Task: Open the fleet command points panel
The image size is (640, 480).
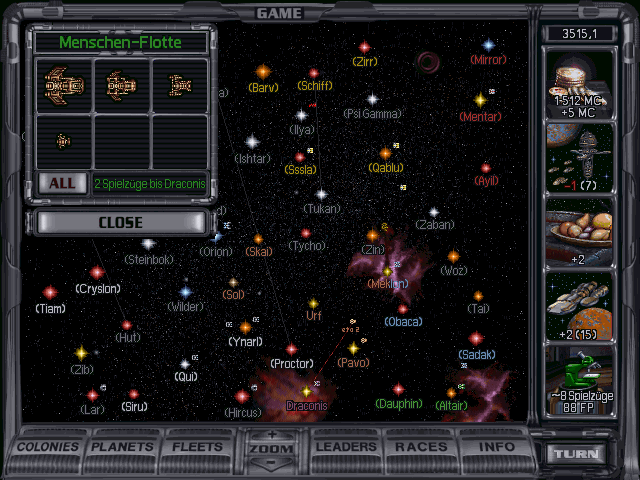Action: 579,157
